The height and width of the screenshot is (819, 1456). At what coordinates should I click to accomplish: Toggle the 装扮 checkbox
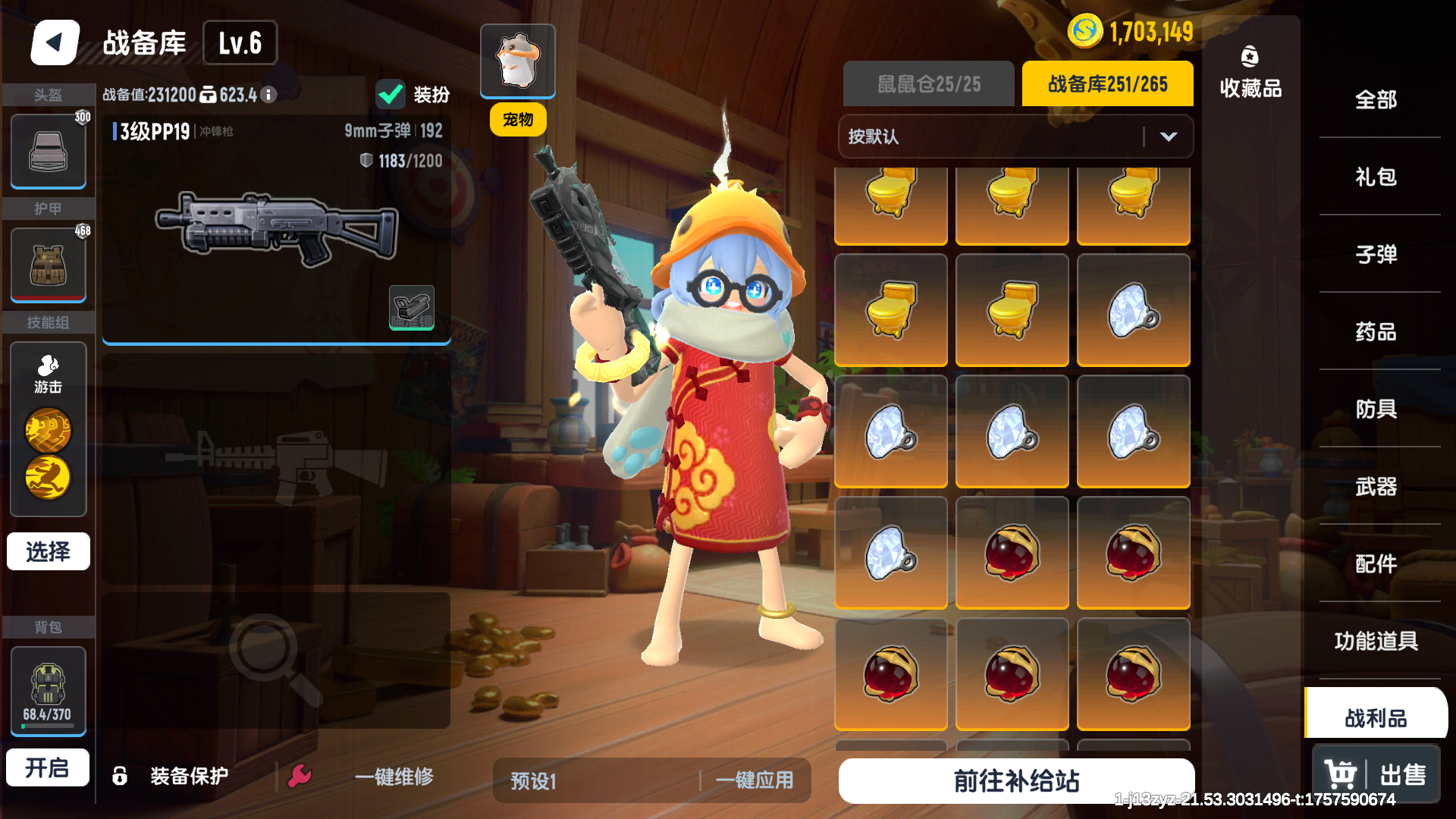click(390, 94)
